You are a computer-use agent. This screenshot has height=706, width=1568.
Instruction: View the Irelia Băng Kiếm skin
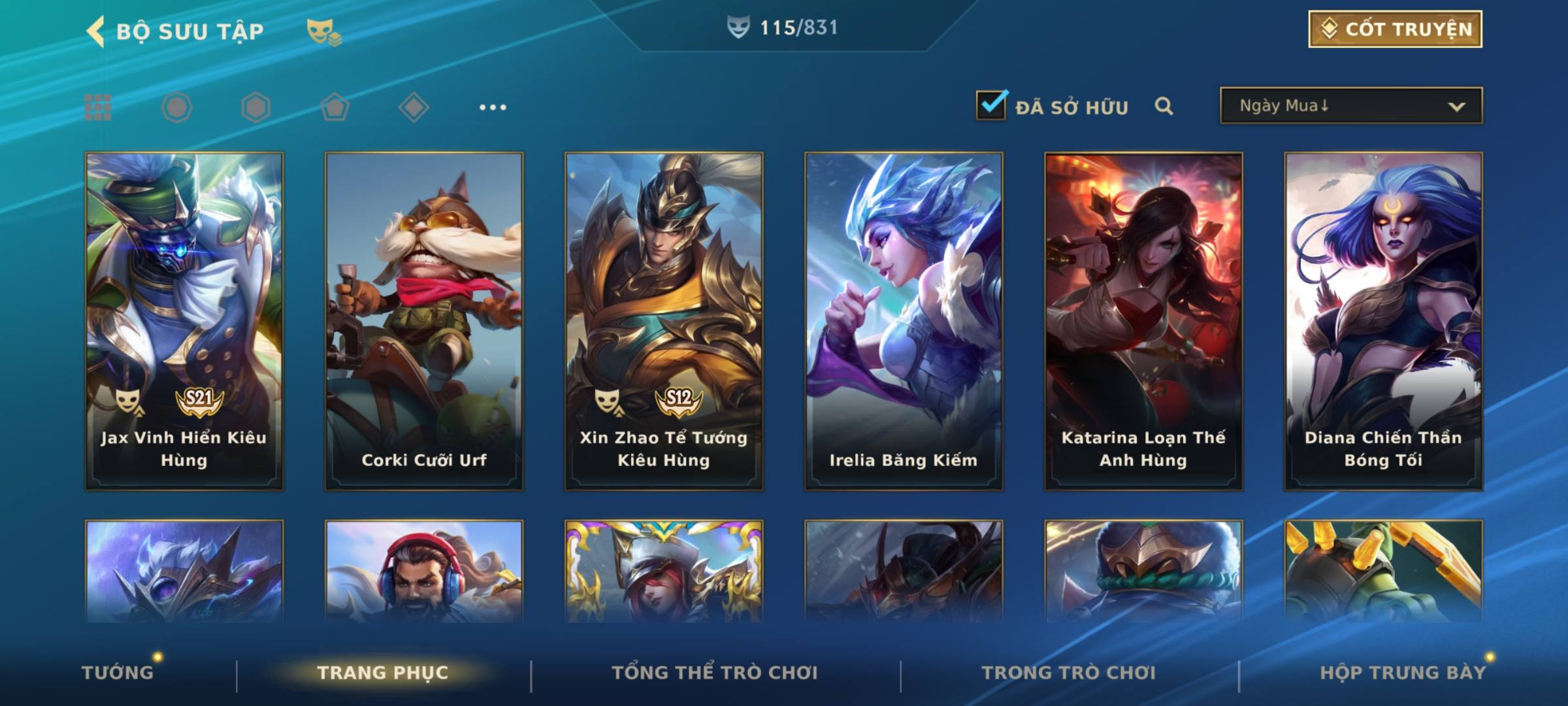coord(904,320)
